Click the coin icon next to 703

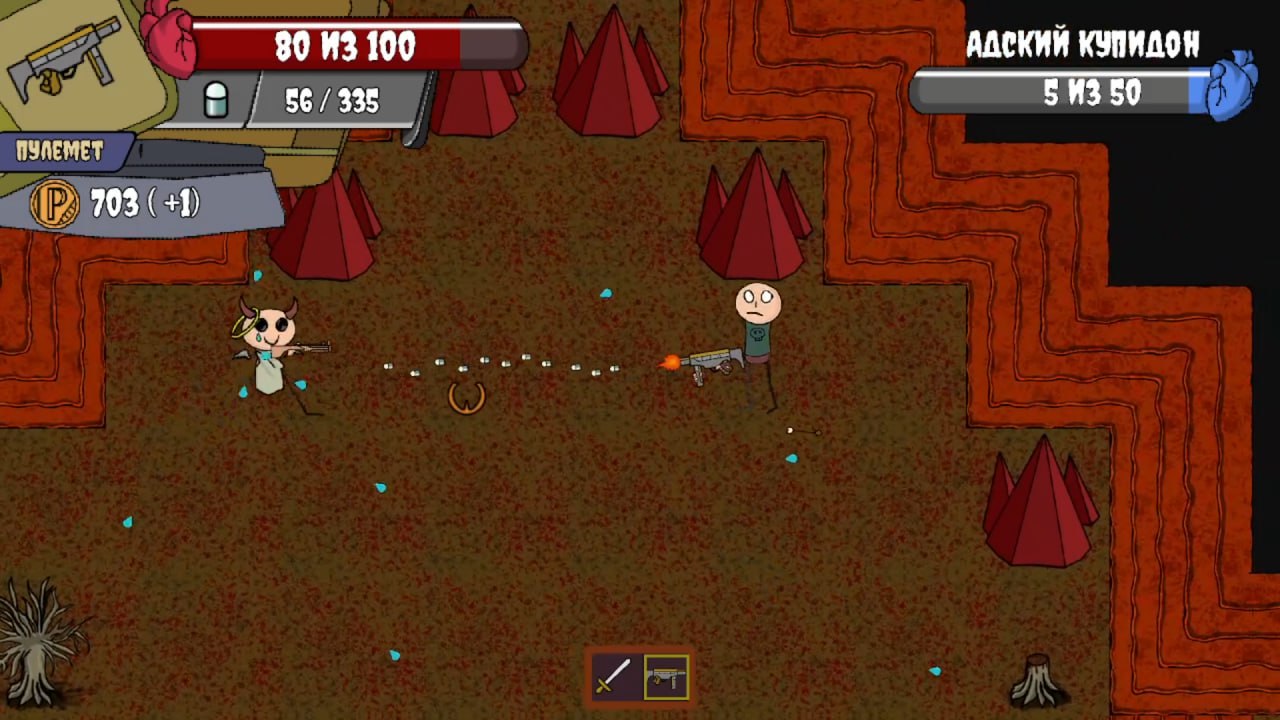point(54,205)
